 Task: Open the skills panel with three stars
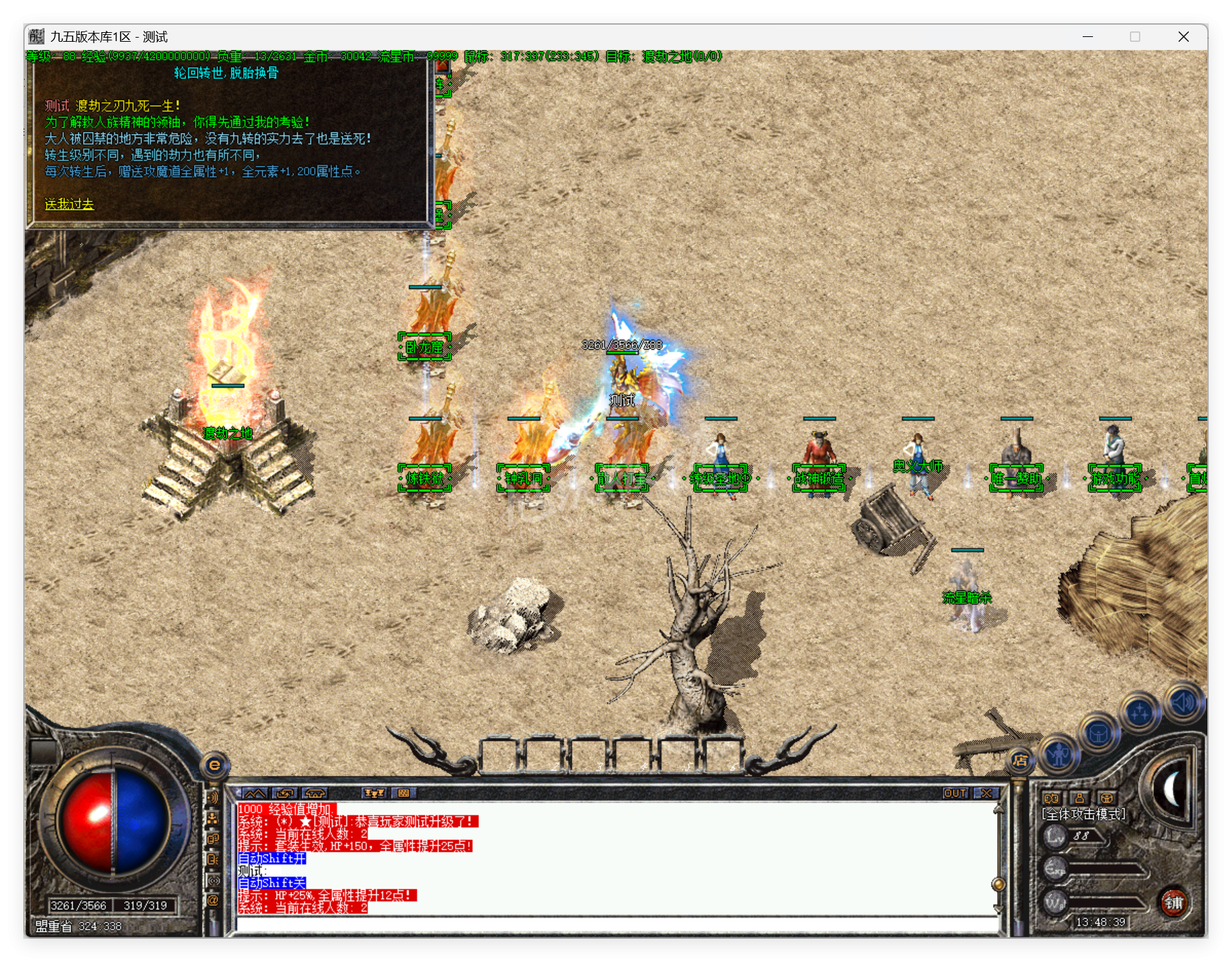click(1140, 713)
